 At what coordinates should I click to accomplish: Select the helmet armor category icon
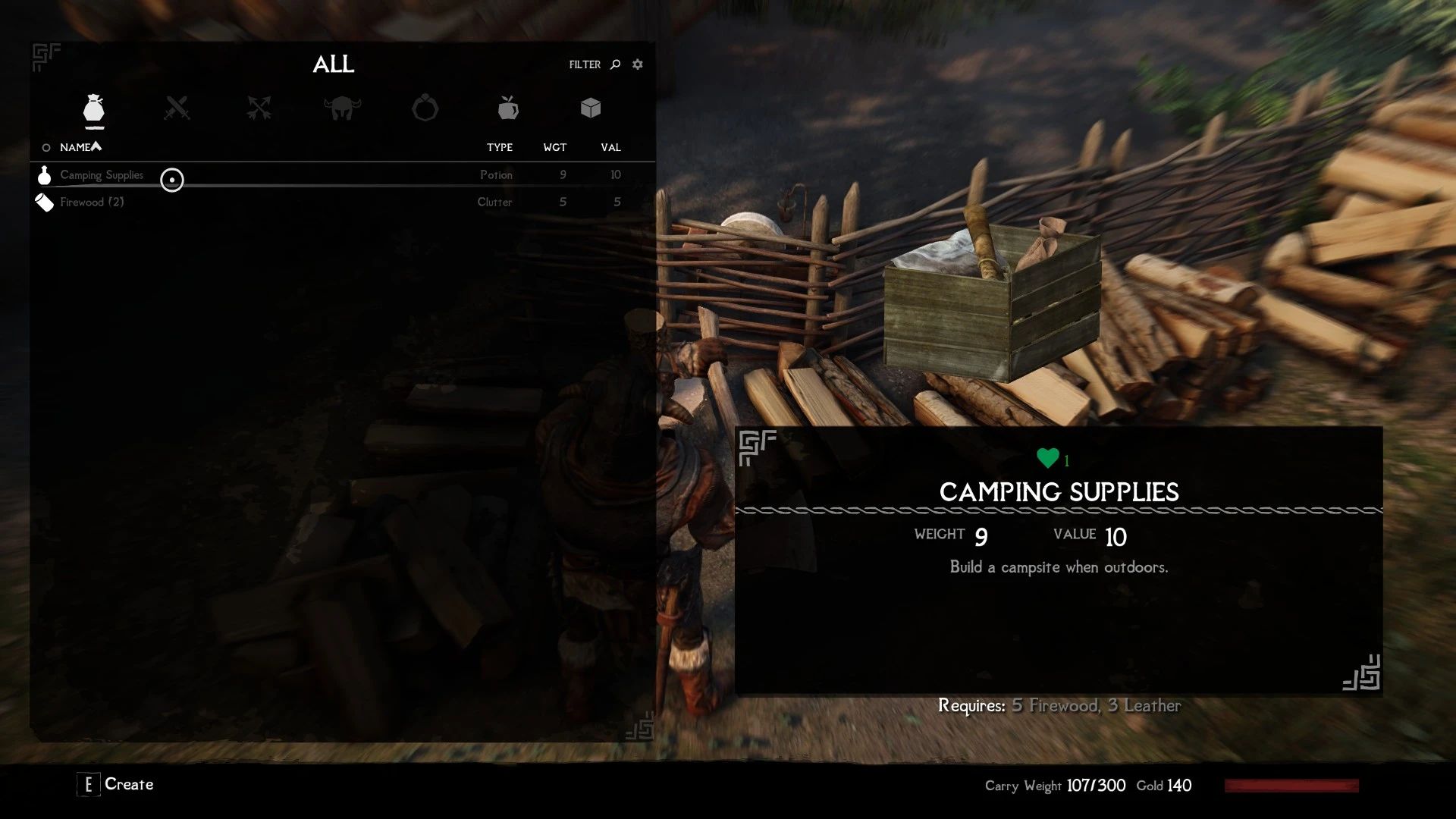tap(342, 108)
